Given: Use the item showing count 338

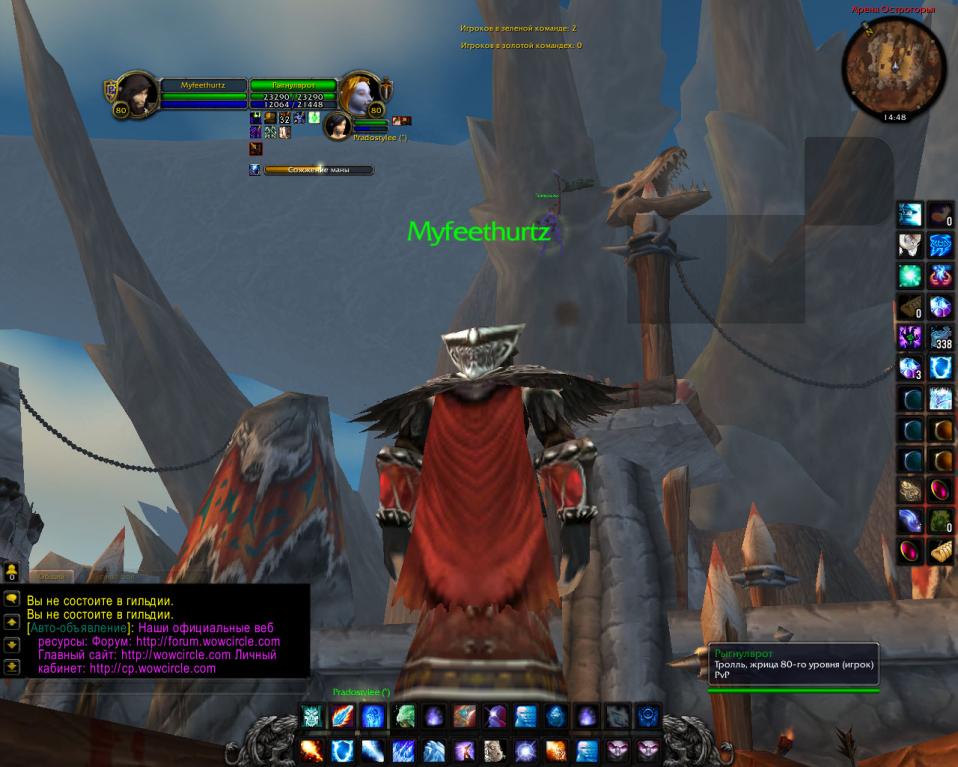Looking at the screenshot, I should pyautogui.click(x=940, y=337).
